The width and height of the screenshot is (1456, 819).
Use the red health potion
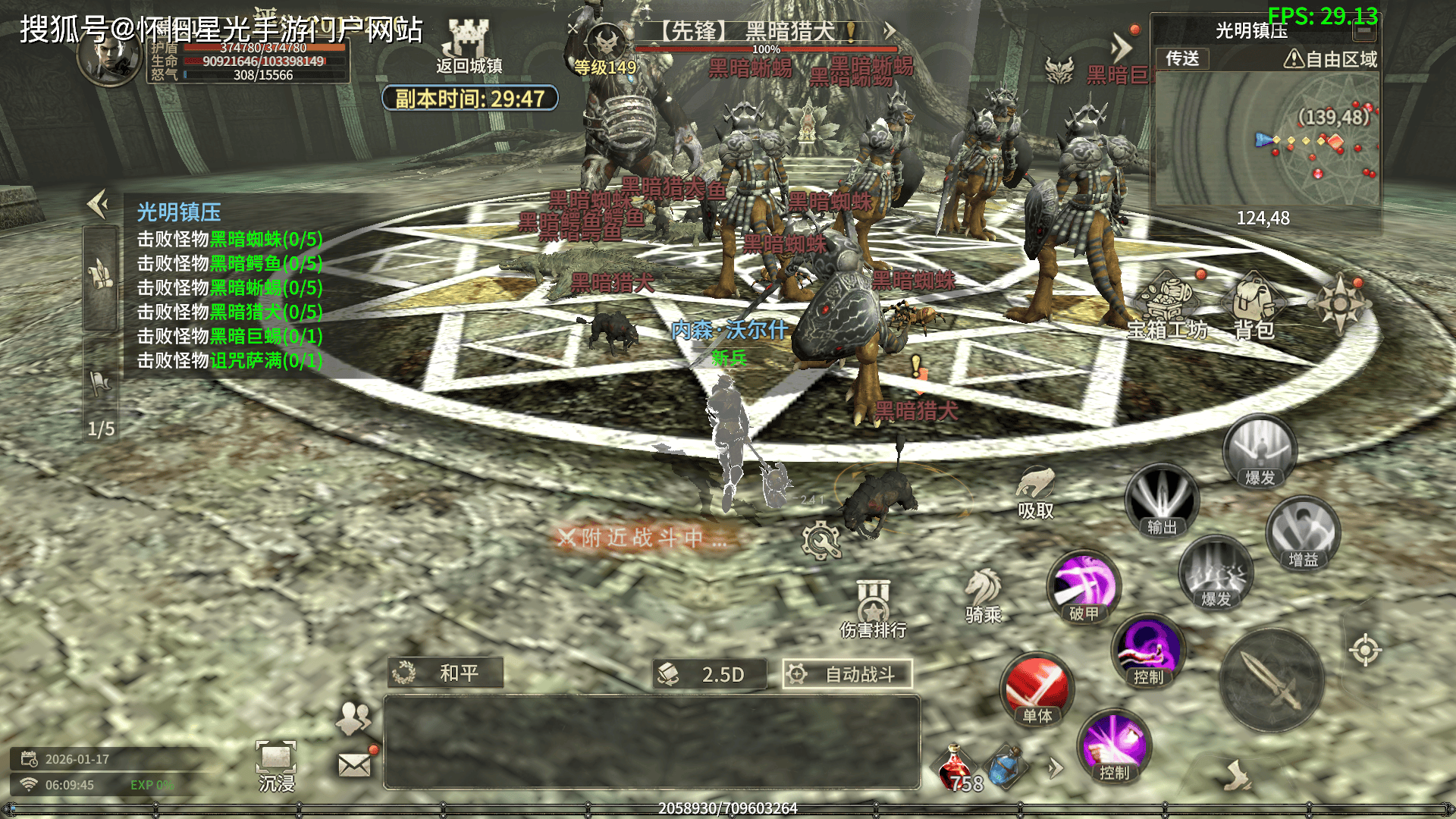pos(956,767)
